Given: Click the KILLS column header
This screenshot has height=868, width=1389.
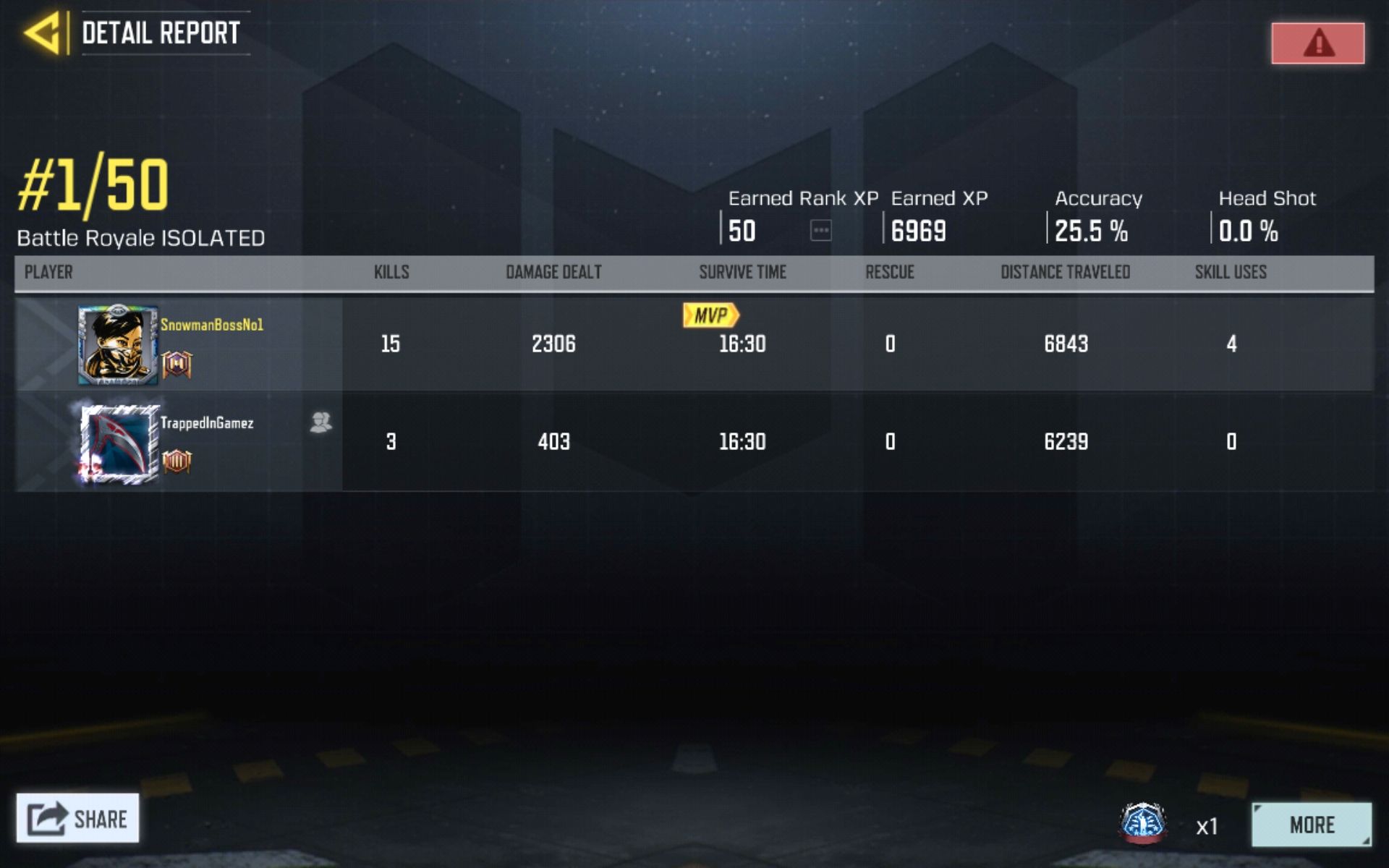Looking at the screenshot, I should pyautogui.click(x=391, y=273).
